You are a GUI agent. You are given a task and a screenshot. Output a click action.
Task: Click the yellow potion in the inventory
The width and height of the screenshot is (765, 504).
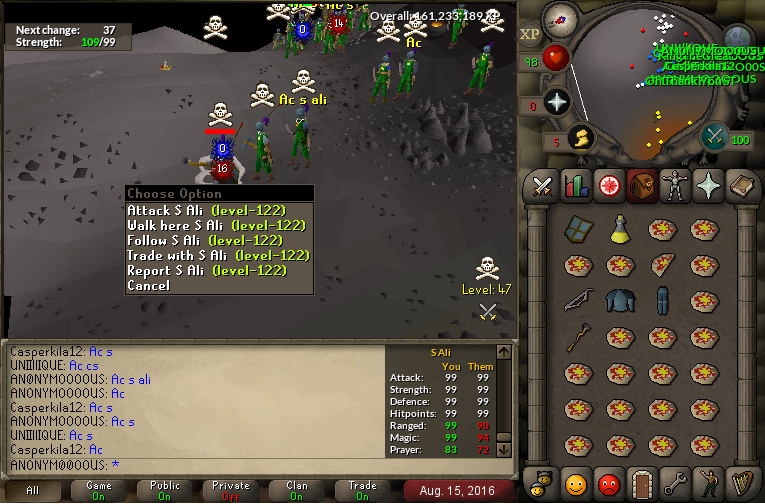[620, 228]
